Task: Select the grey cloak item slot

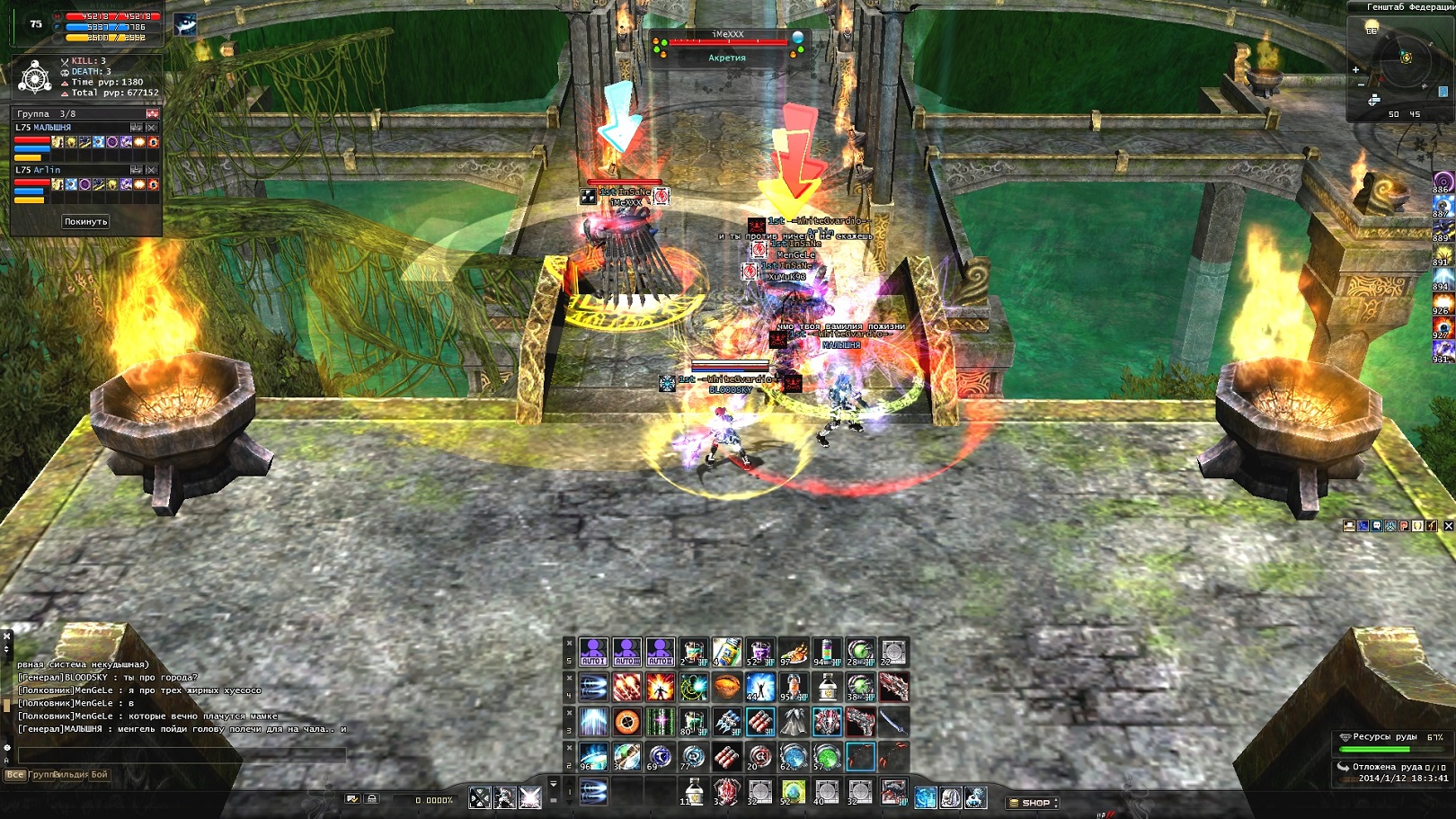Action: click(x=793, y=722)
